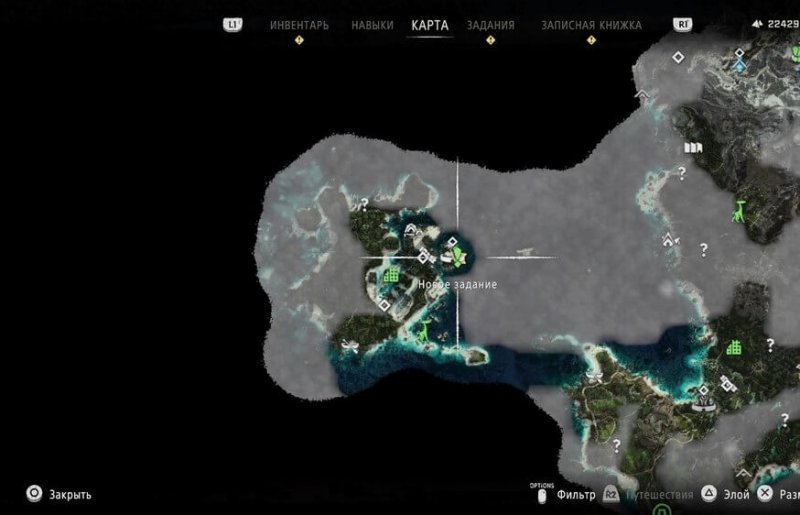Select the Карта tab
Image resolution: width=800 pixels, height=515 pixels.
pyautogui.click(x=430, y=25)
